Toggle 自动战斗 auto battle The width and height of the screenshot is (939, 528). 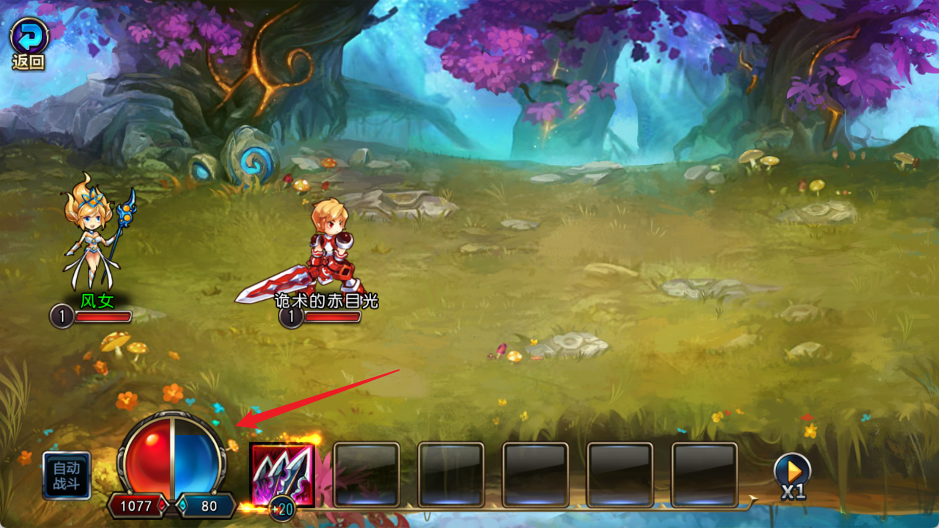pos(67,475)
